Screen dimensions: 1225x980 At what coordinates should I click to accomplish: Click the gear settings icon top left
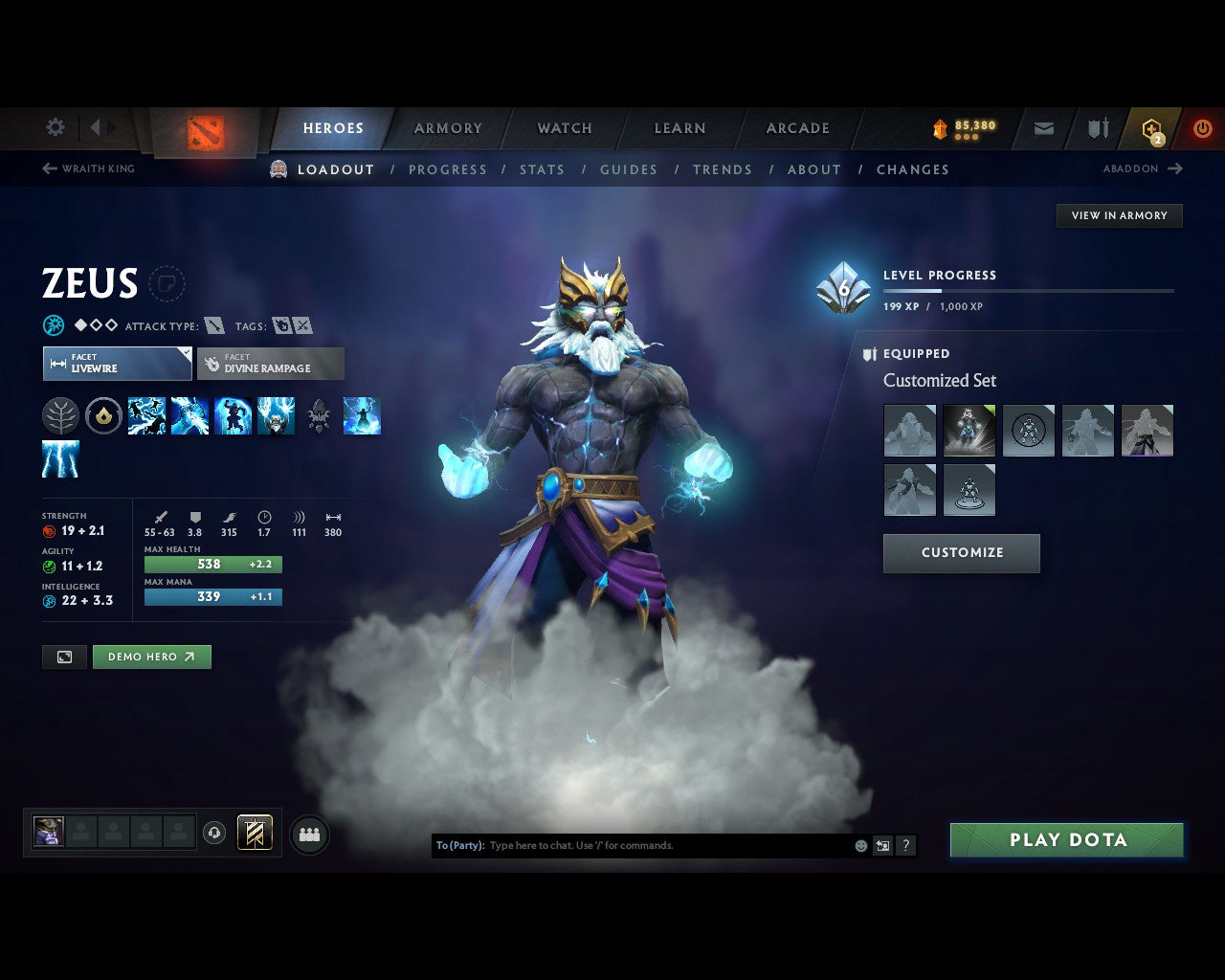tap(55, 127)
